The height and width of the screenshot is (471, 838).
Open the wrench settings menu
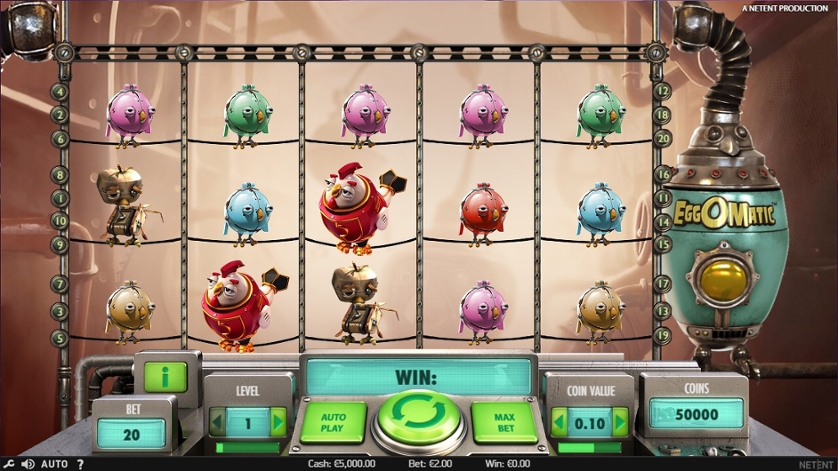click(9, 464)
